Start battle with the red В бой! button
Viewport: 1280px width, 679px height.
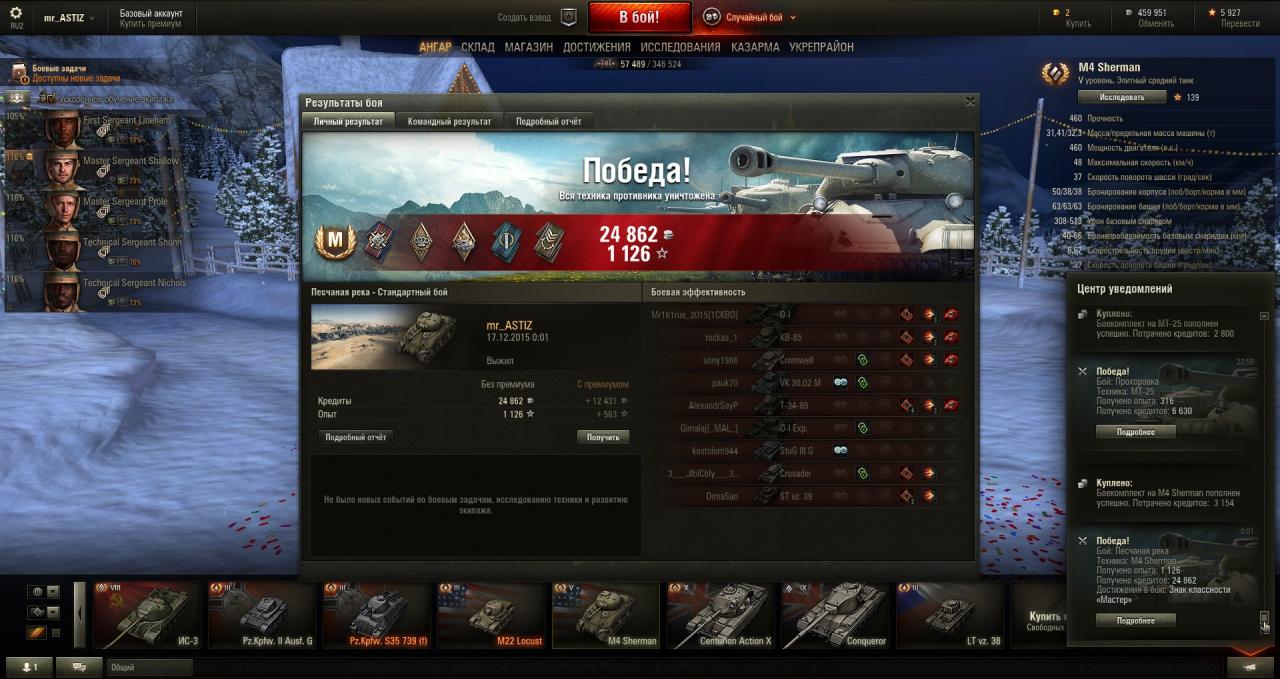(639, 17)
